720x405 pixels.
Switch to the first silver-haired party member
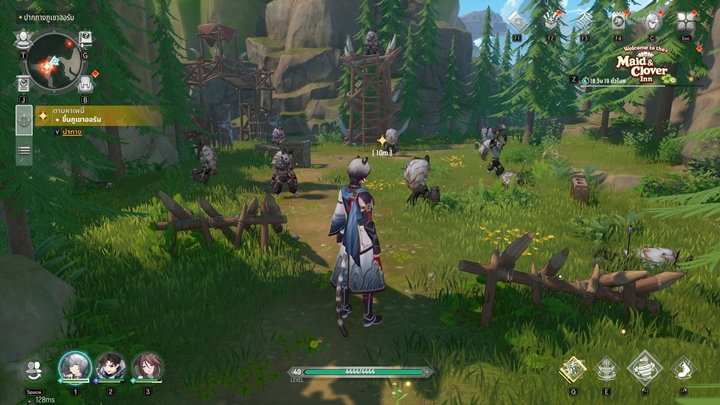tap(74, 367)
